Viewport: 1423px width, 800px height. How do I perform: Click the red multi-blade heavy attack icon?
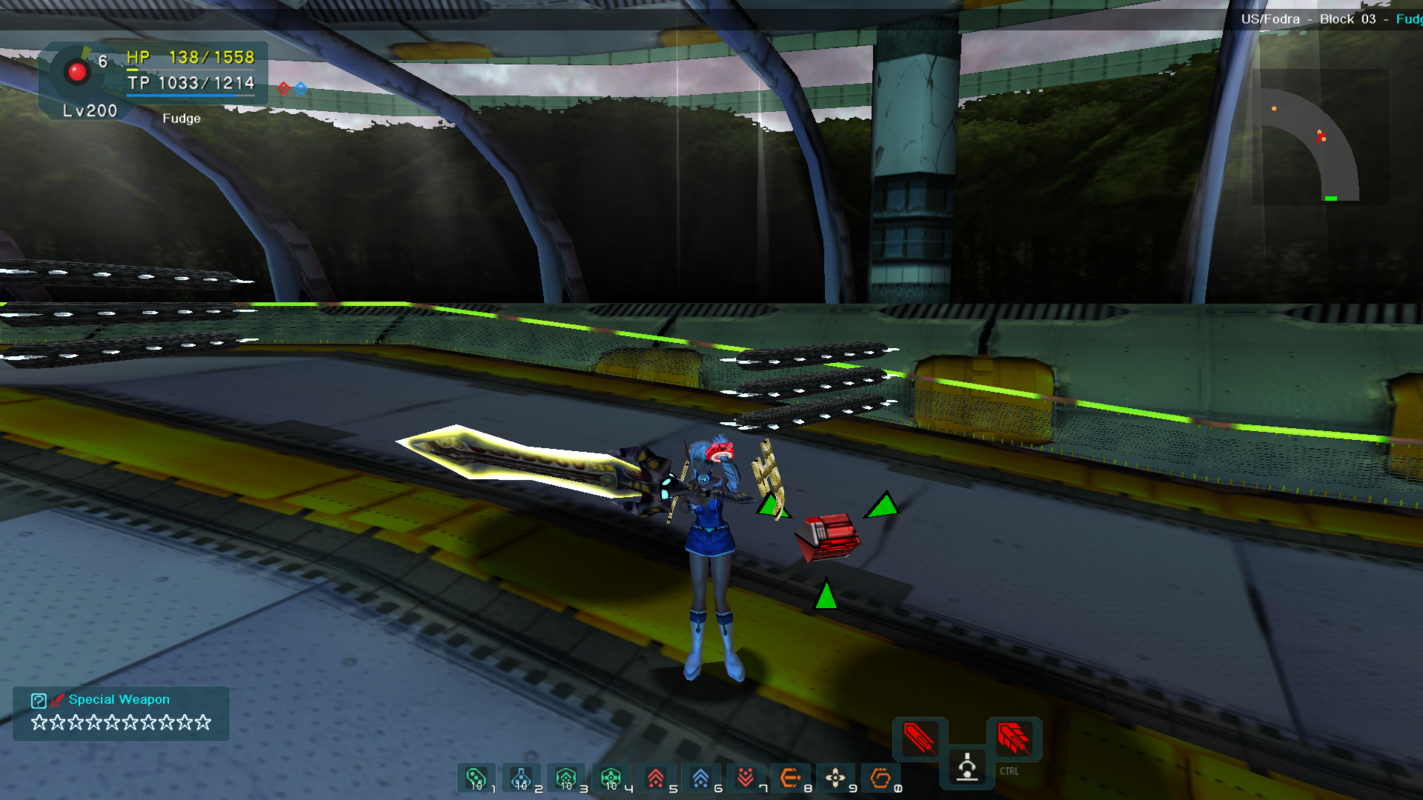1013,739
